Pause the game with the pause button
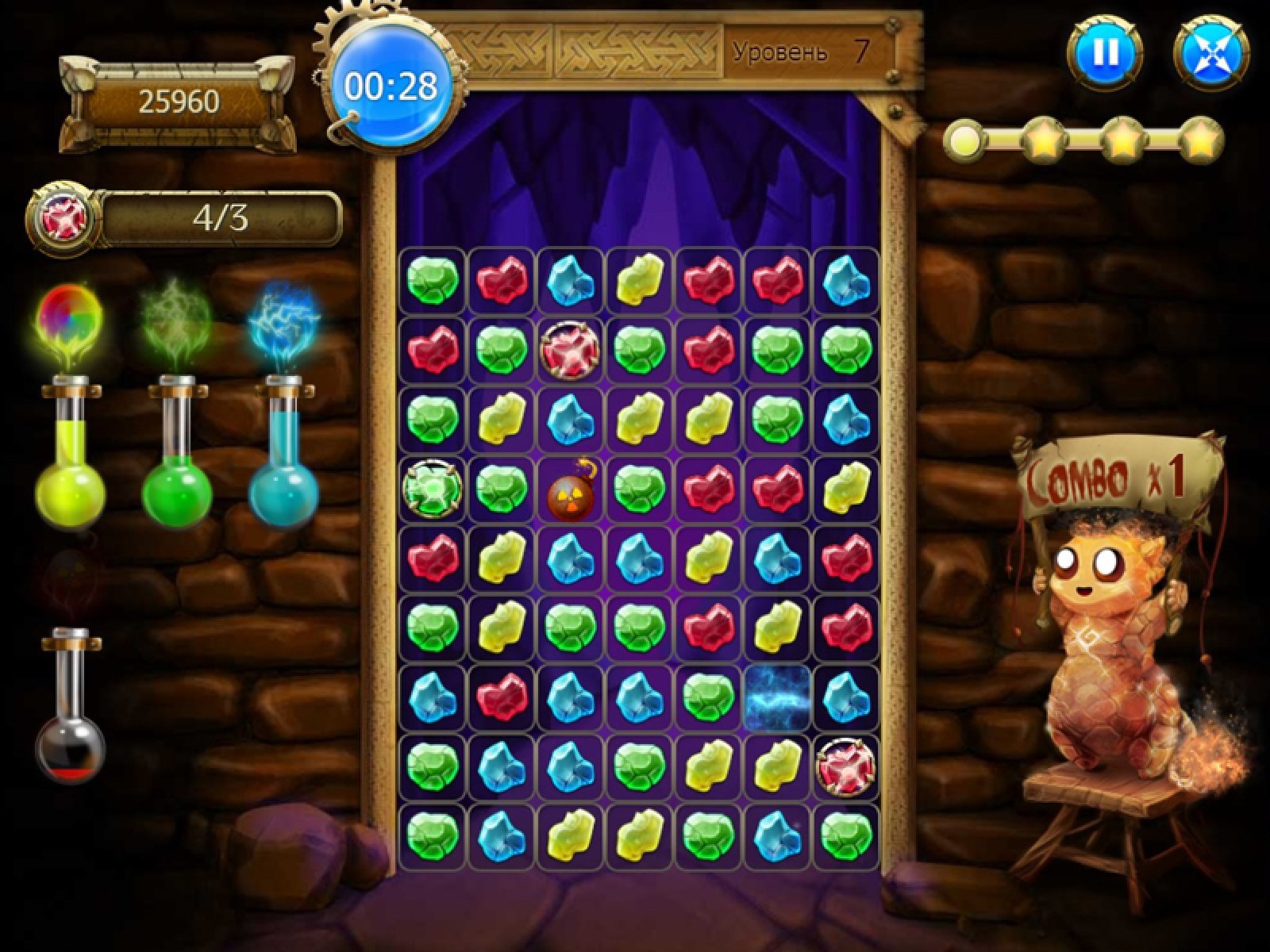The width and height of the screenshot is (1270, 952). click(1105, 52)
